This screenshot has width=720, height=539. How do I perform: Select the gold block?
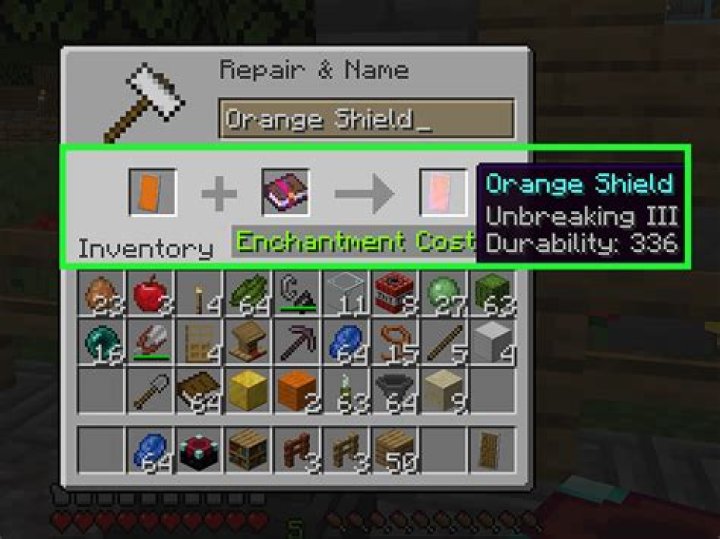(x=247, y=392)
